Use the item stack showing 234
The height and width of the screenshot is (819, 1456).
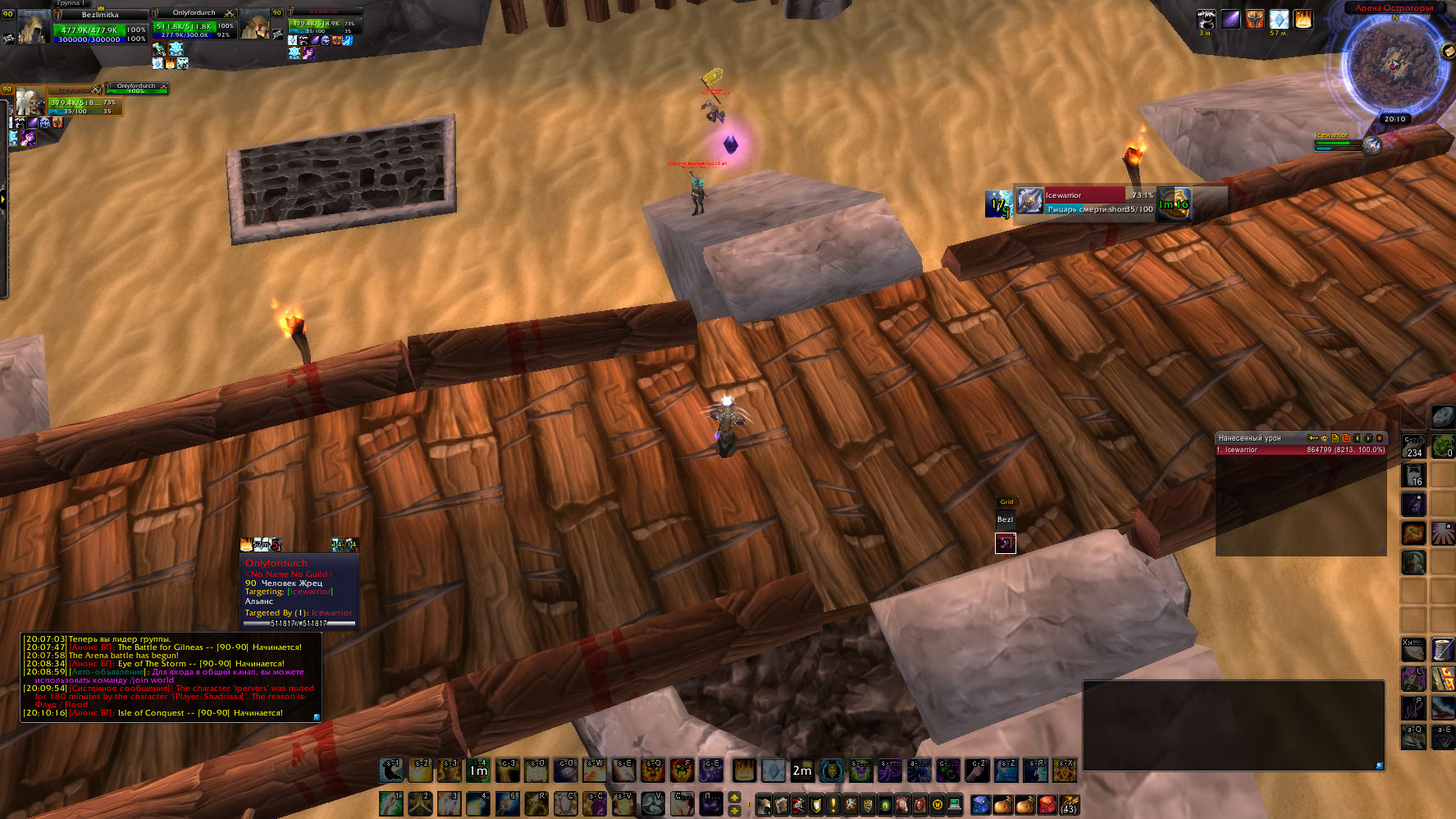pyautogui.click(x=1413, y=445)
